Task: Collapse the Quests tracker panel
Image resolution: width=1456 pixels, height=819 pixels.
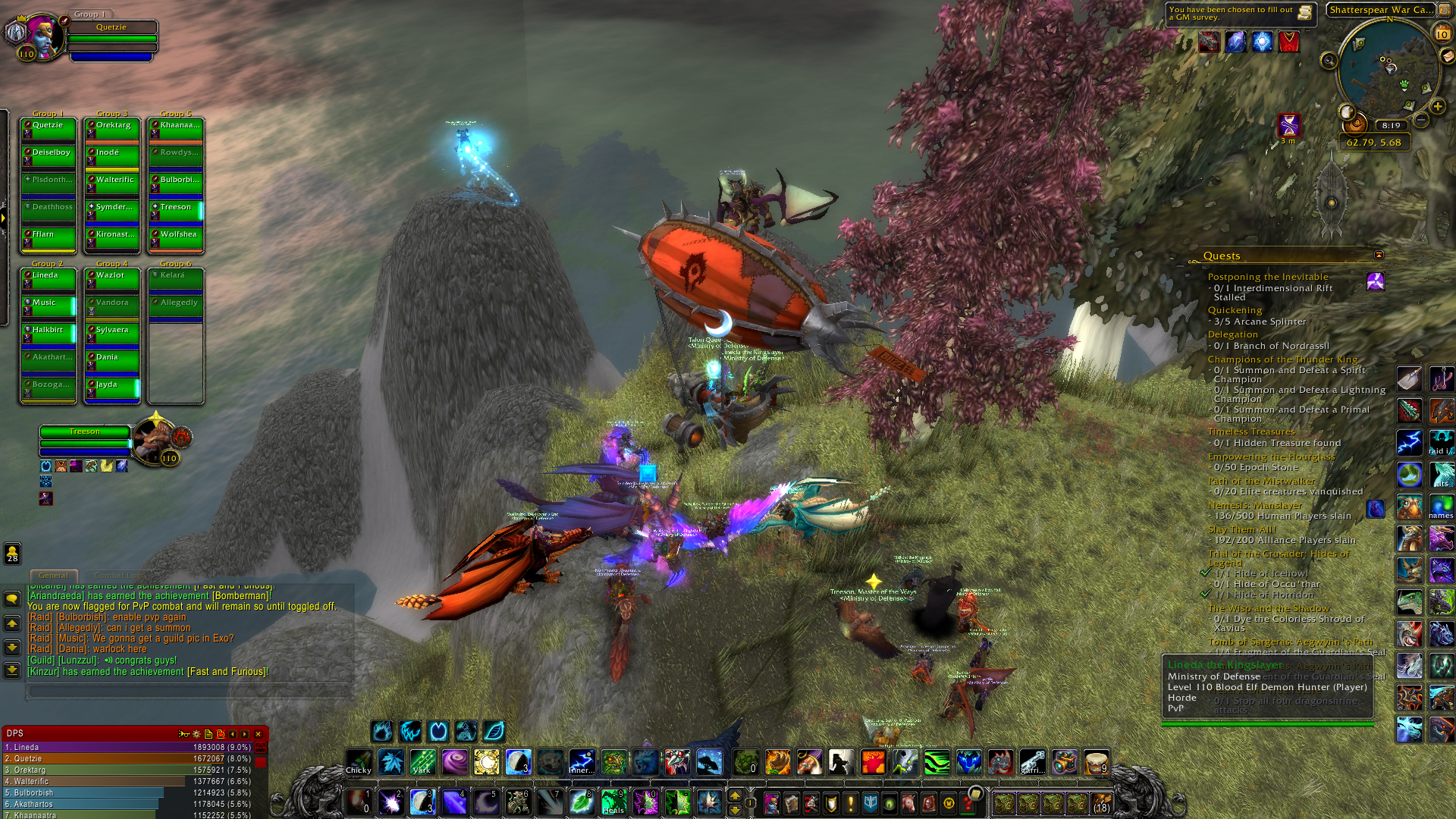Action: [1379, 256]
